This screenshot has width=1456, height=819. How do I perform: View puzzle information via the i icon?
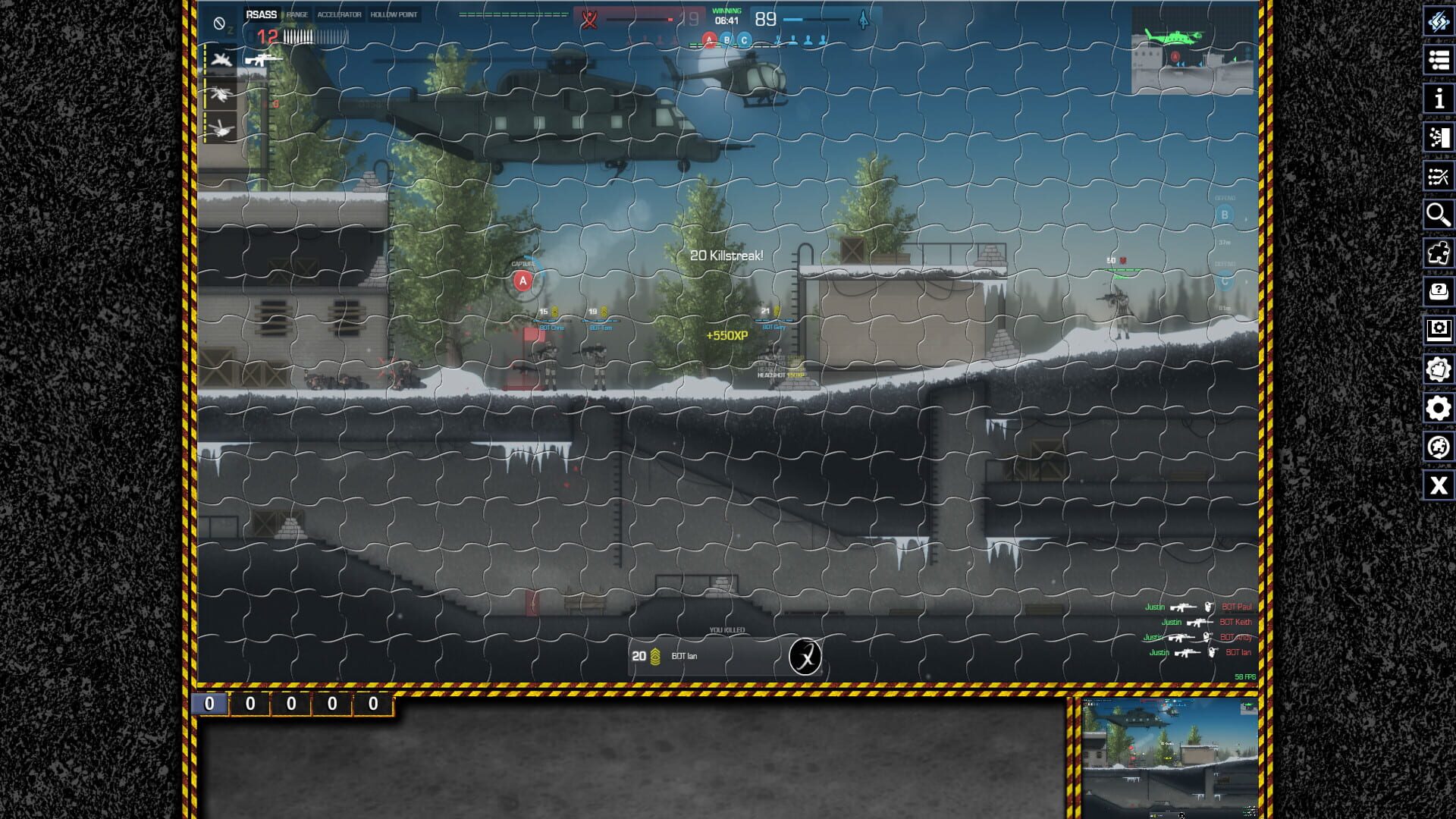[1439, 99]
